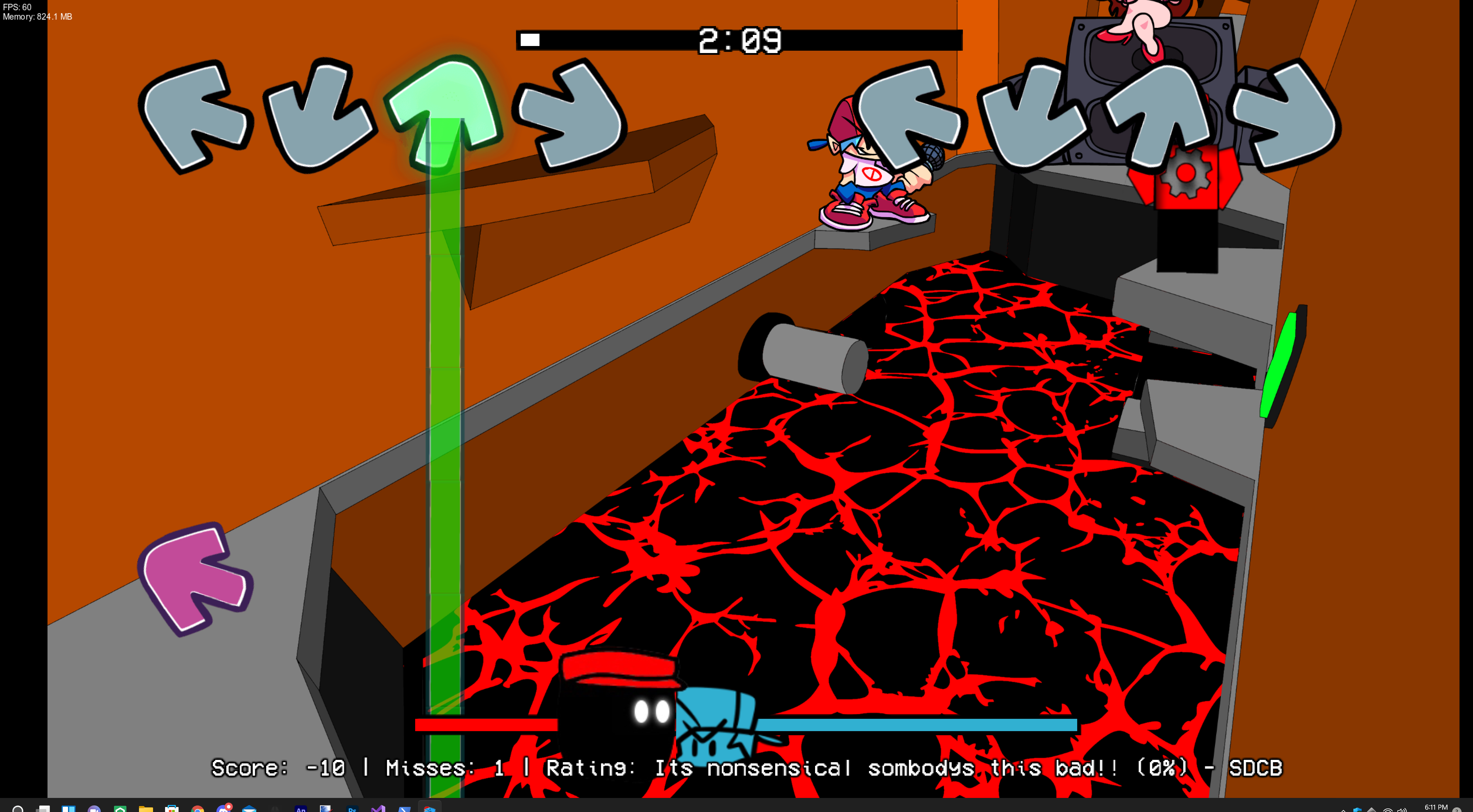Select the grey down arrow beside the glowing arrow

pyautogui.click(x=318, y=114)
